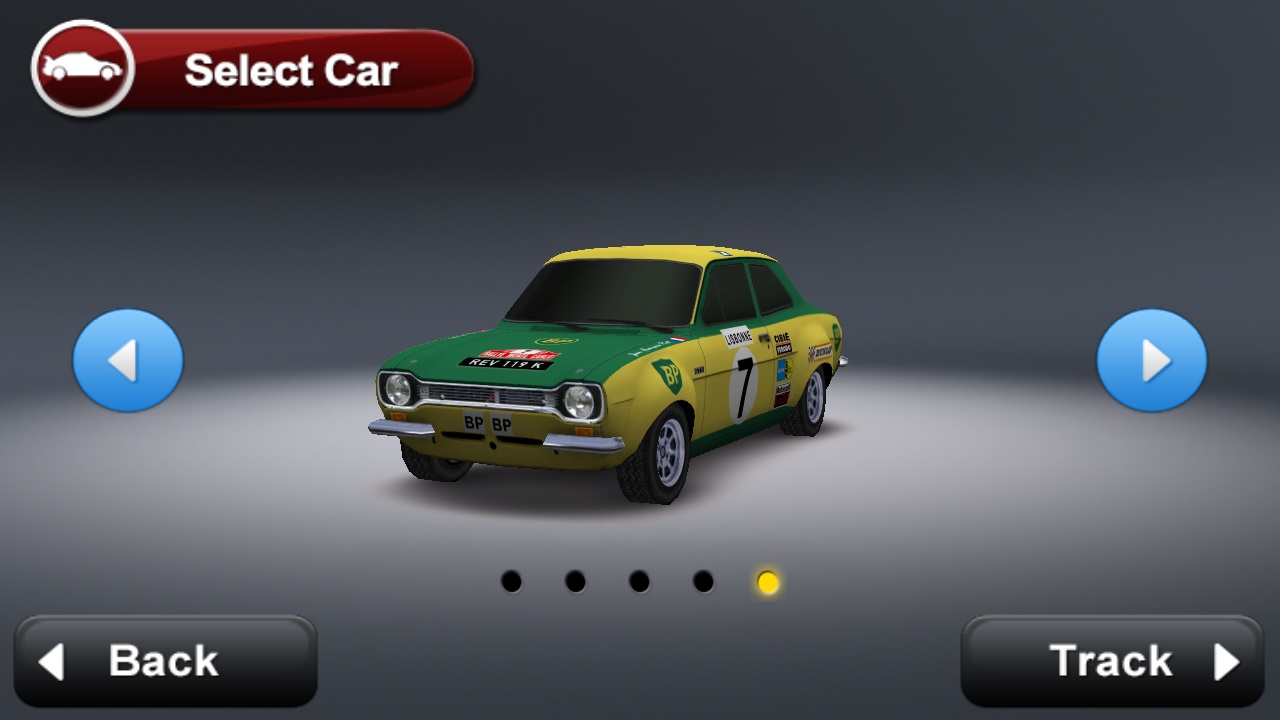Advance to the next car with the right arrow
1280x720 pixels.
1152,360
